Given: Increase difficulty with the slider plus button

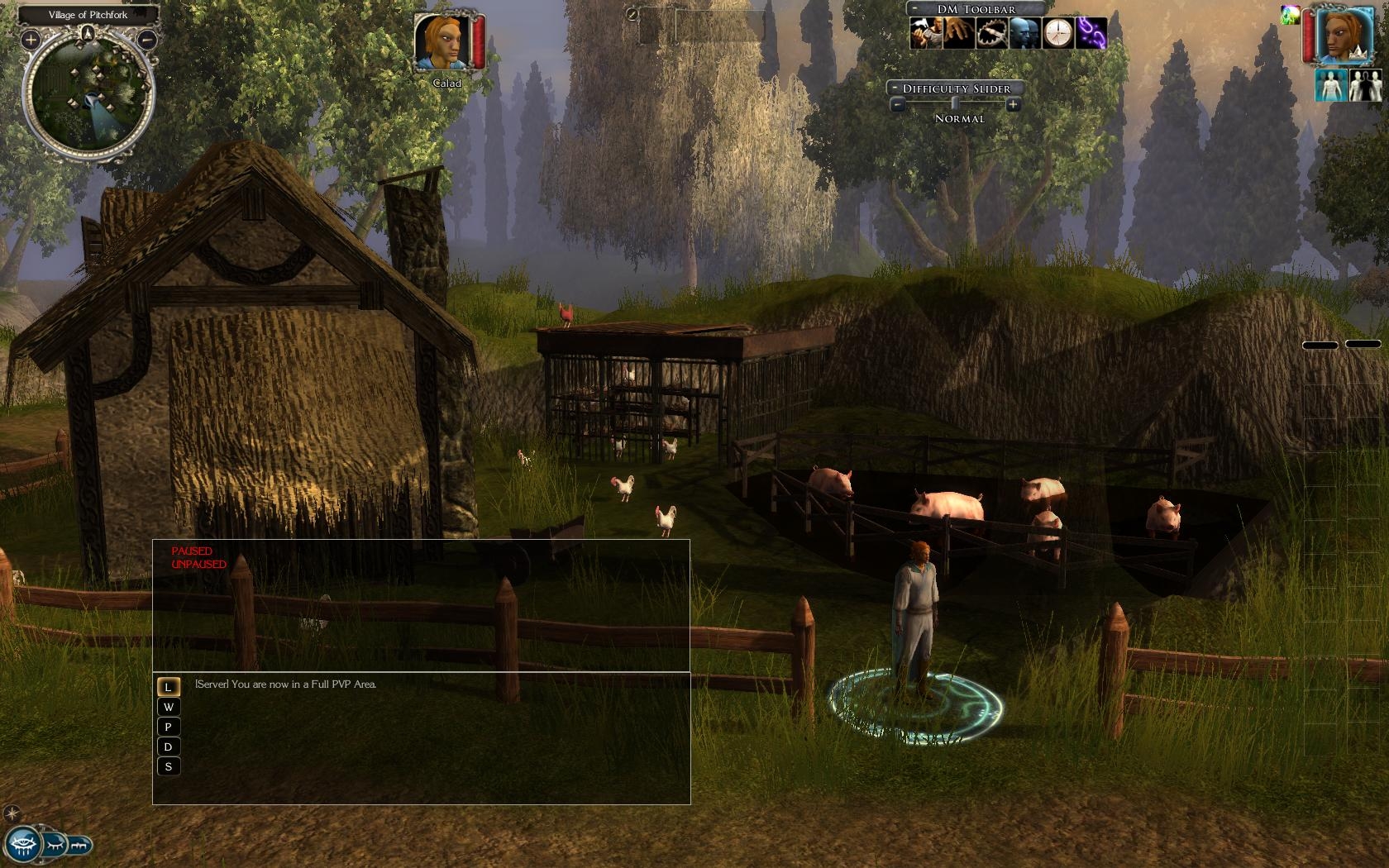Looking at the screenshot, I should (1013, 105).
